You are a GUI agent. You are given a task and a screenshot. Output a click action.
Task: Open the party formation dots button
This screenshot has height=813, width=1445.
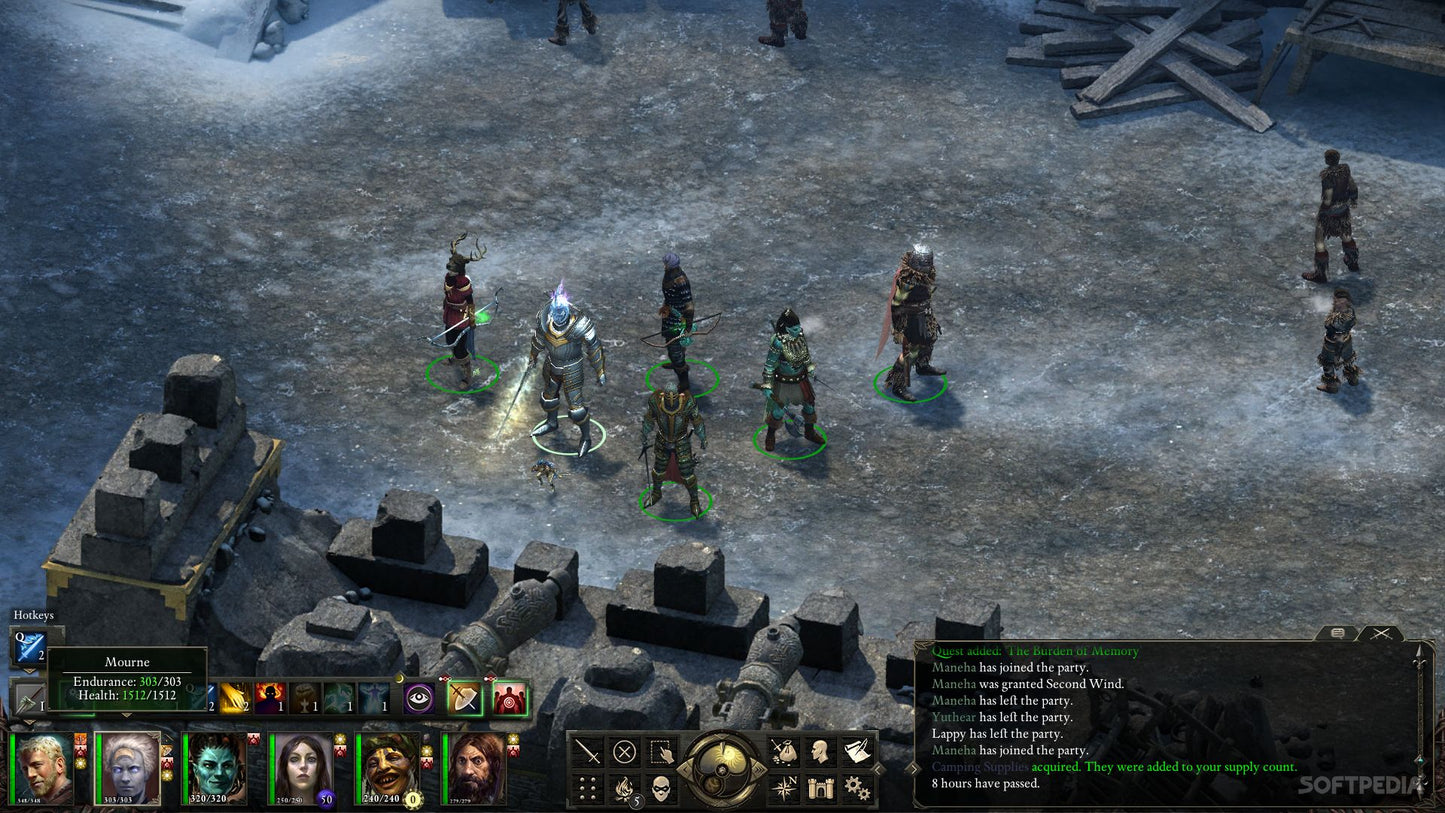588,788
